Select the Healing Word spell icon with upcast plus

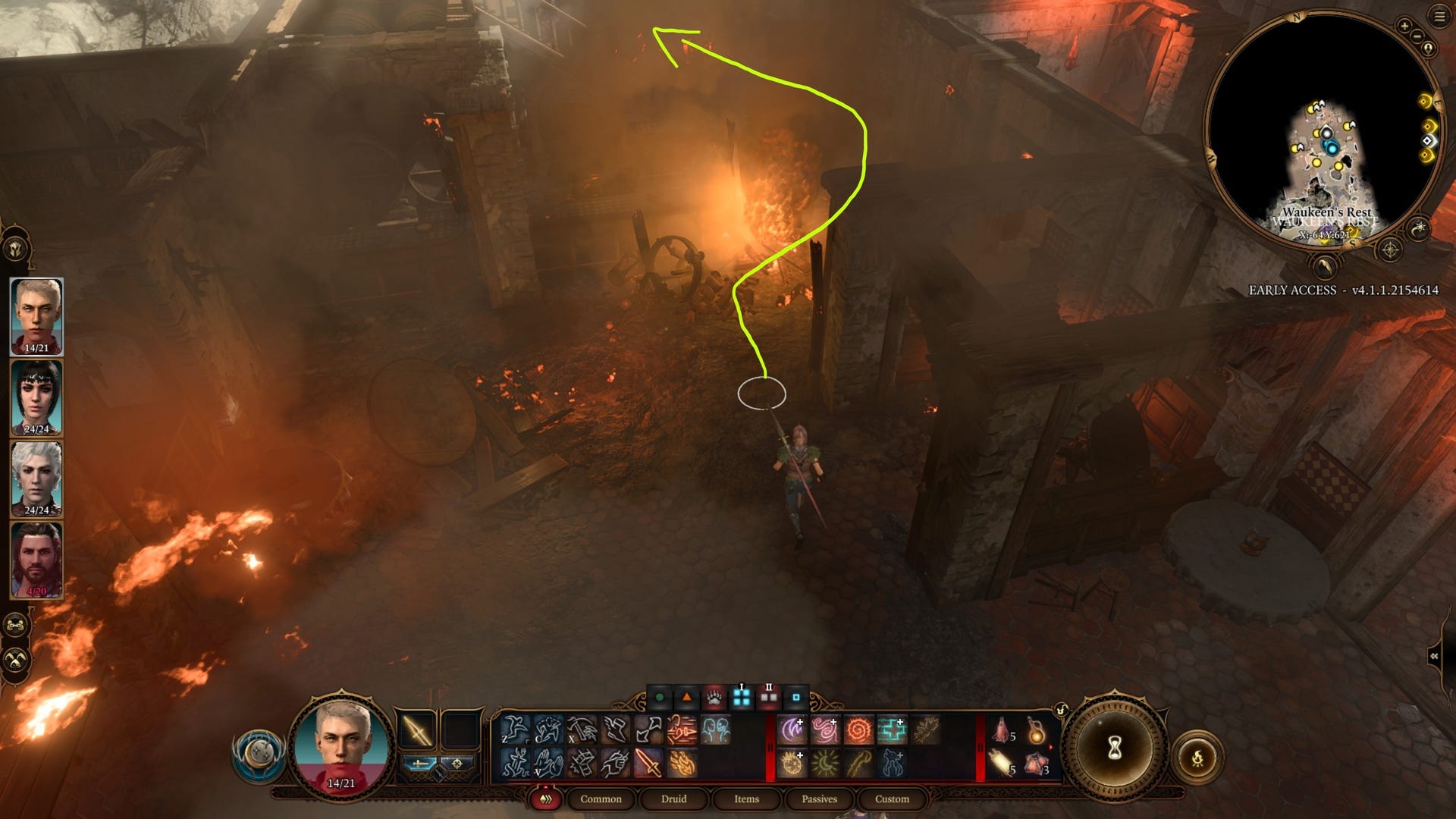point(892,729)
